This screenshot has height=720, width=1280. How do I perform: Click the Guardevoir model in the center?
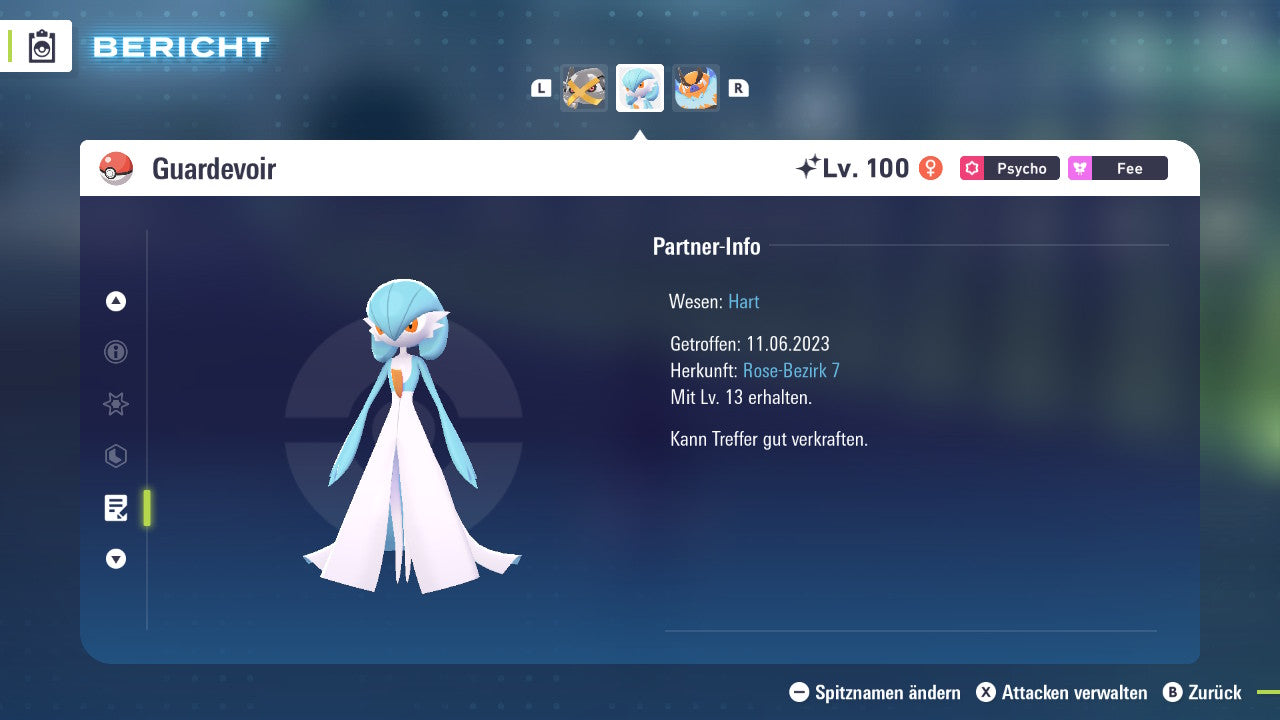[x=405, y=430]
